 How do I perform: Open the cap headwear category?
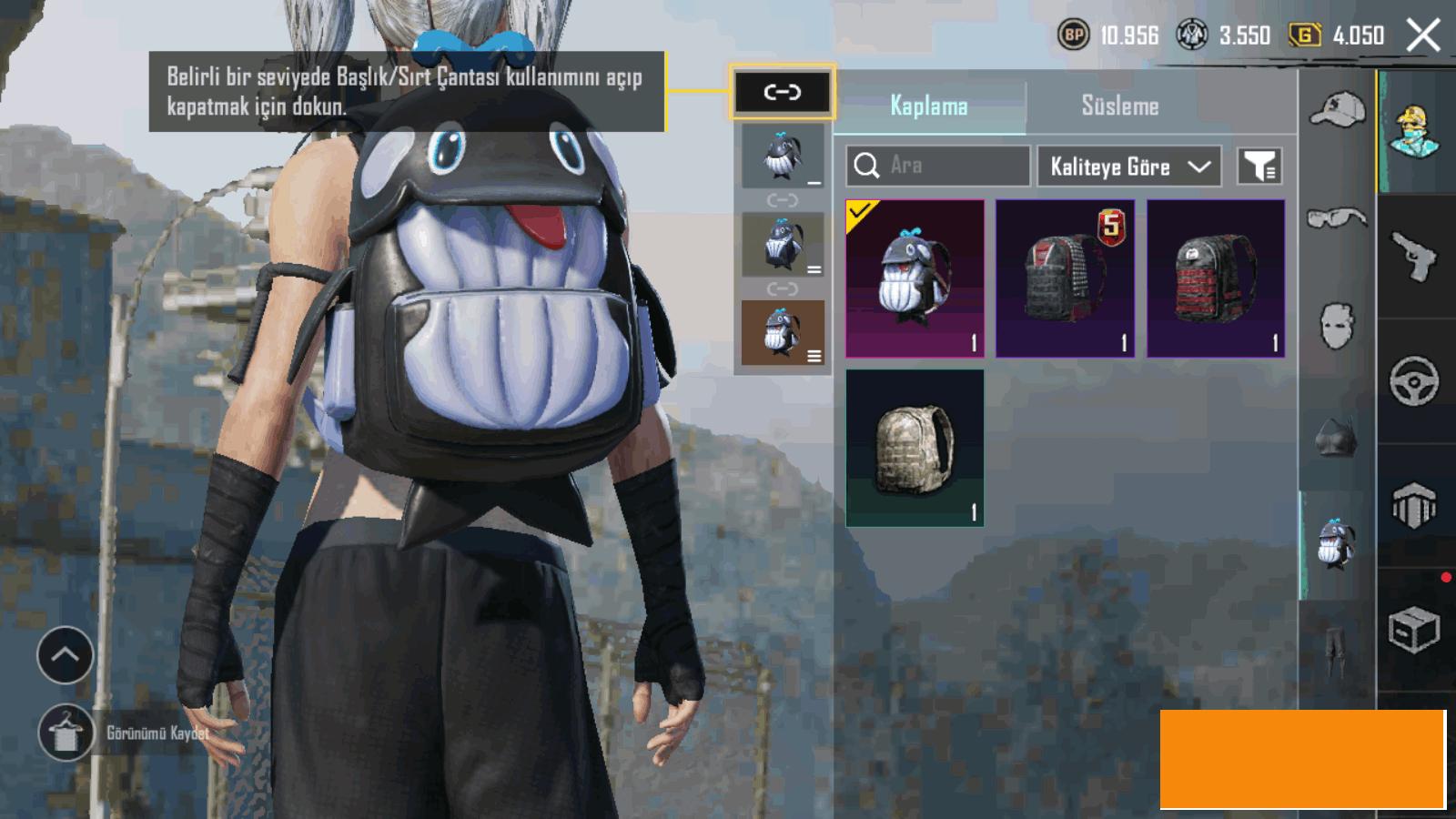point(1337,111)
